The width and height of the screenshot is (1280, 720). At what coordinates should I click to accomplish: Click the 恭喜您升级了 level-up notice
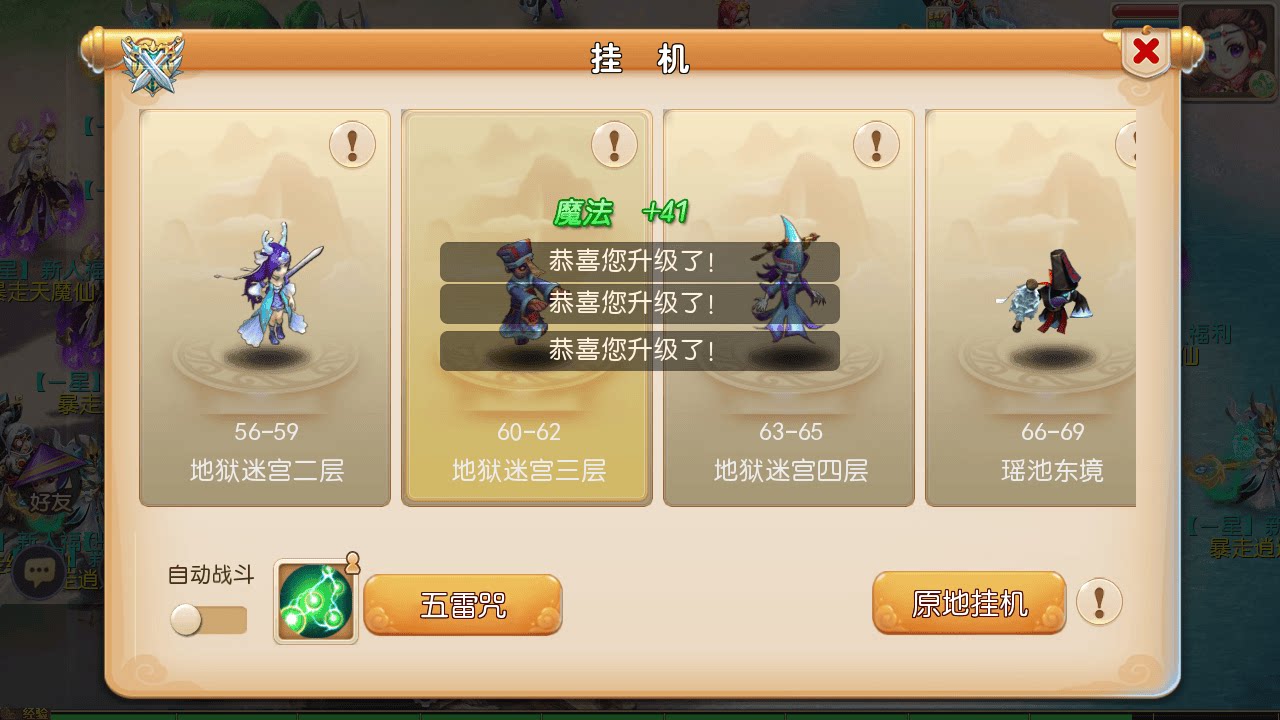tap(641, 303)
